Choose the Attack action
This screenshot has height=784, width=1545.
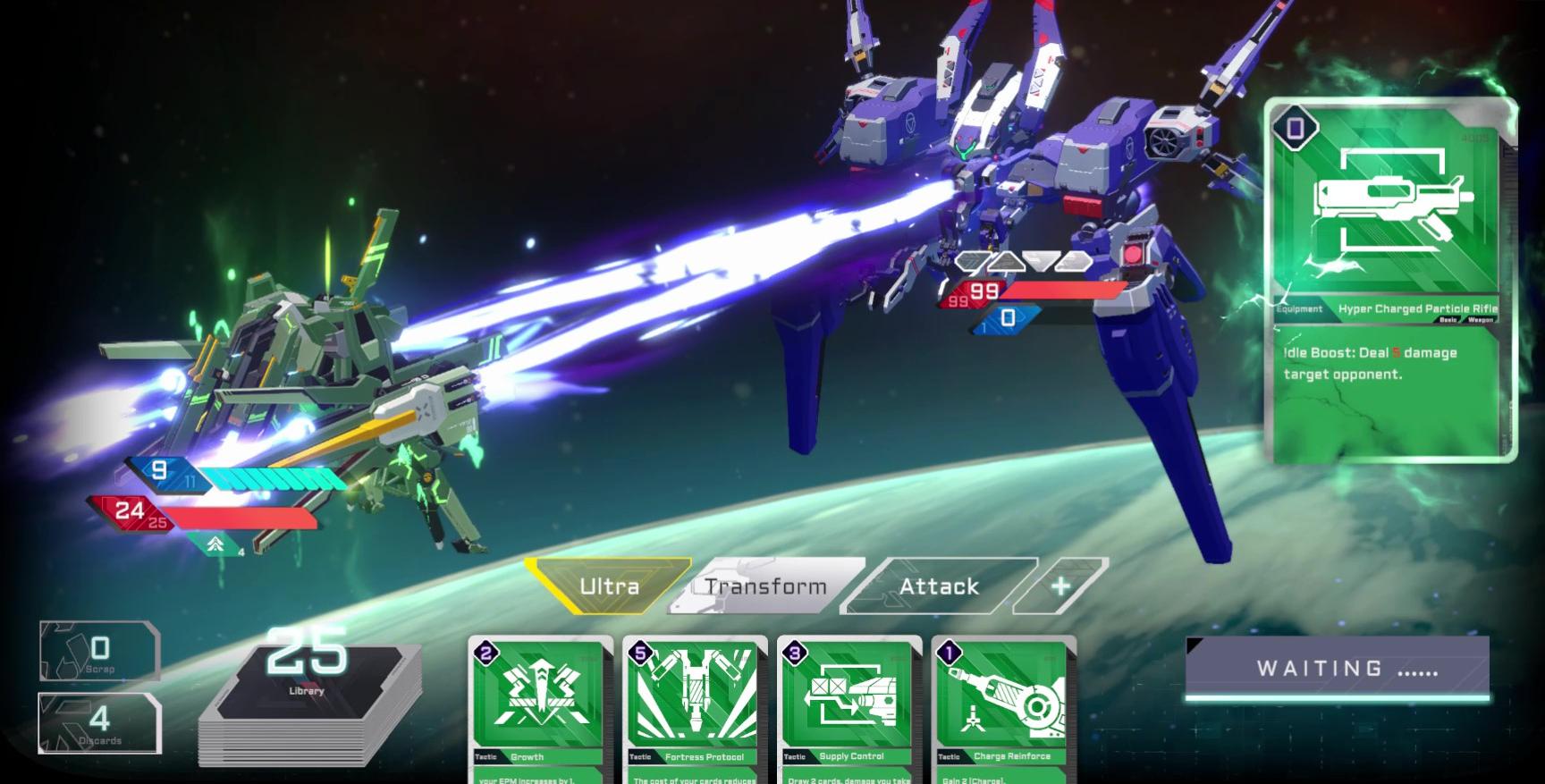pyautogui.click(x=939, y=586)
